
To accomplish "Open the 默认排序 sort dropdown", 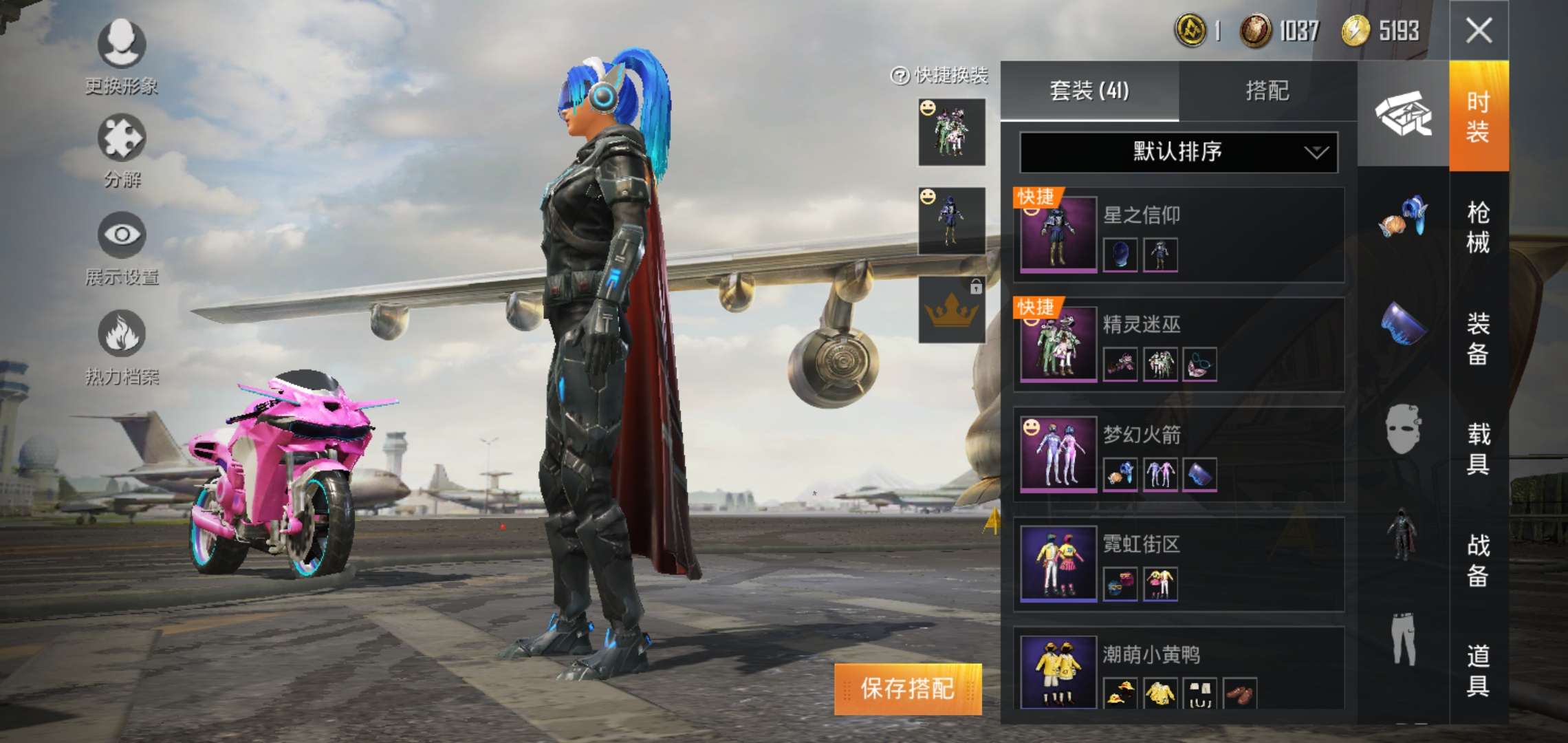I will tap(1178, 152).
